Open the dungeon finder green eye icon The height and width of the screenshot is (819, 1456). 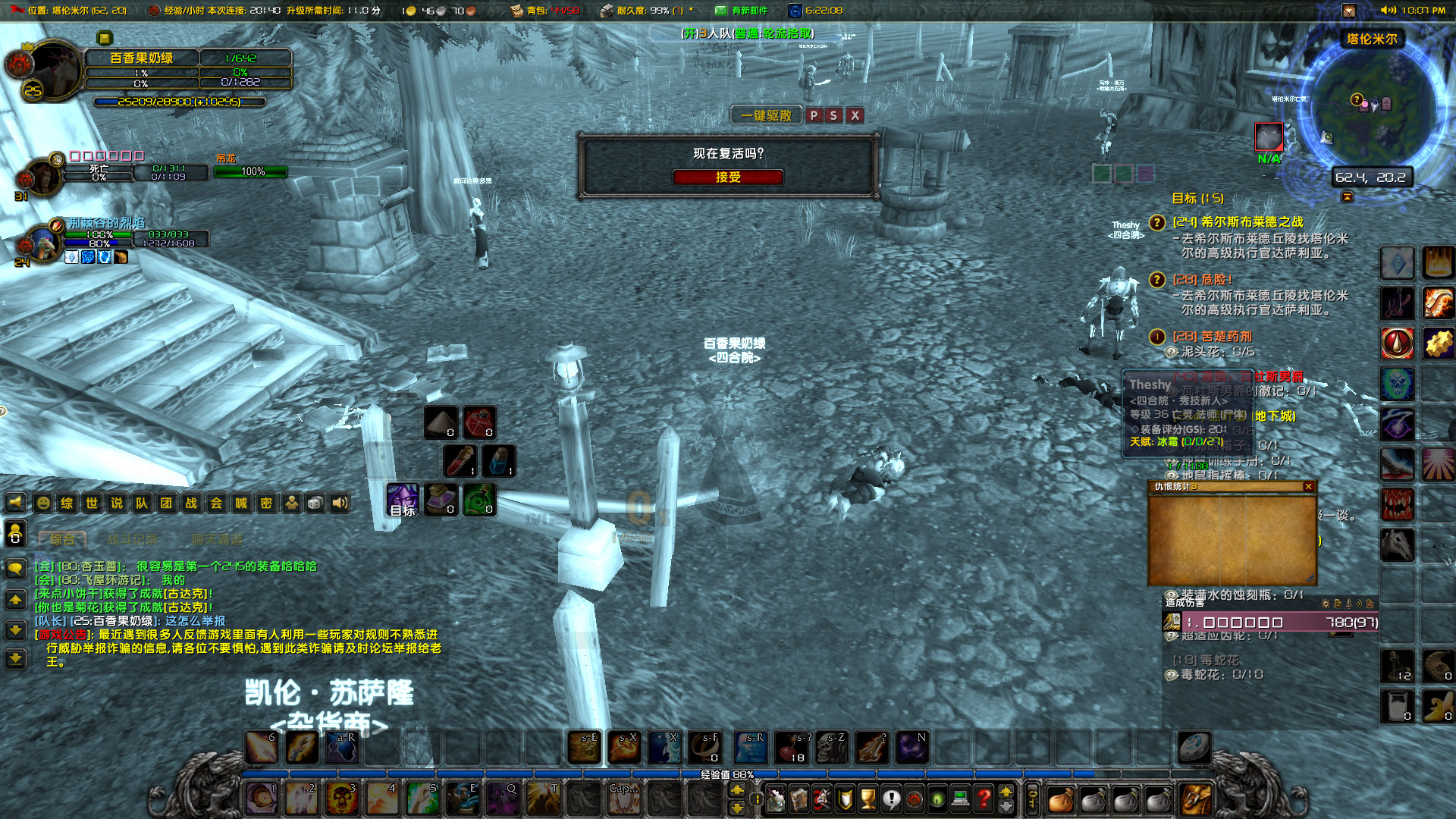tap(936, 798)
